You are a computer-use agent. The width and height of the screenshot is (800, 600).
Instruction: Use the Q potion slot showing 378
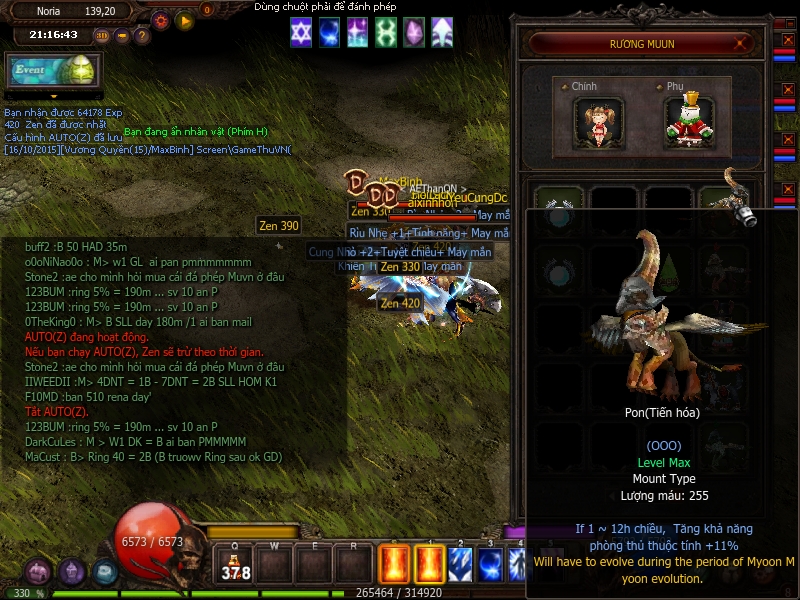tap(236, 565)
